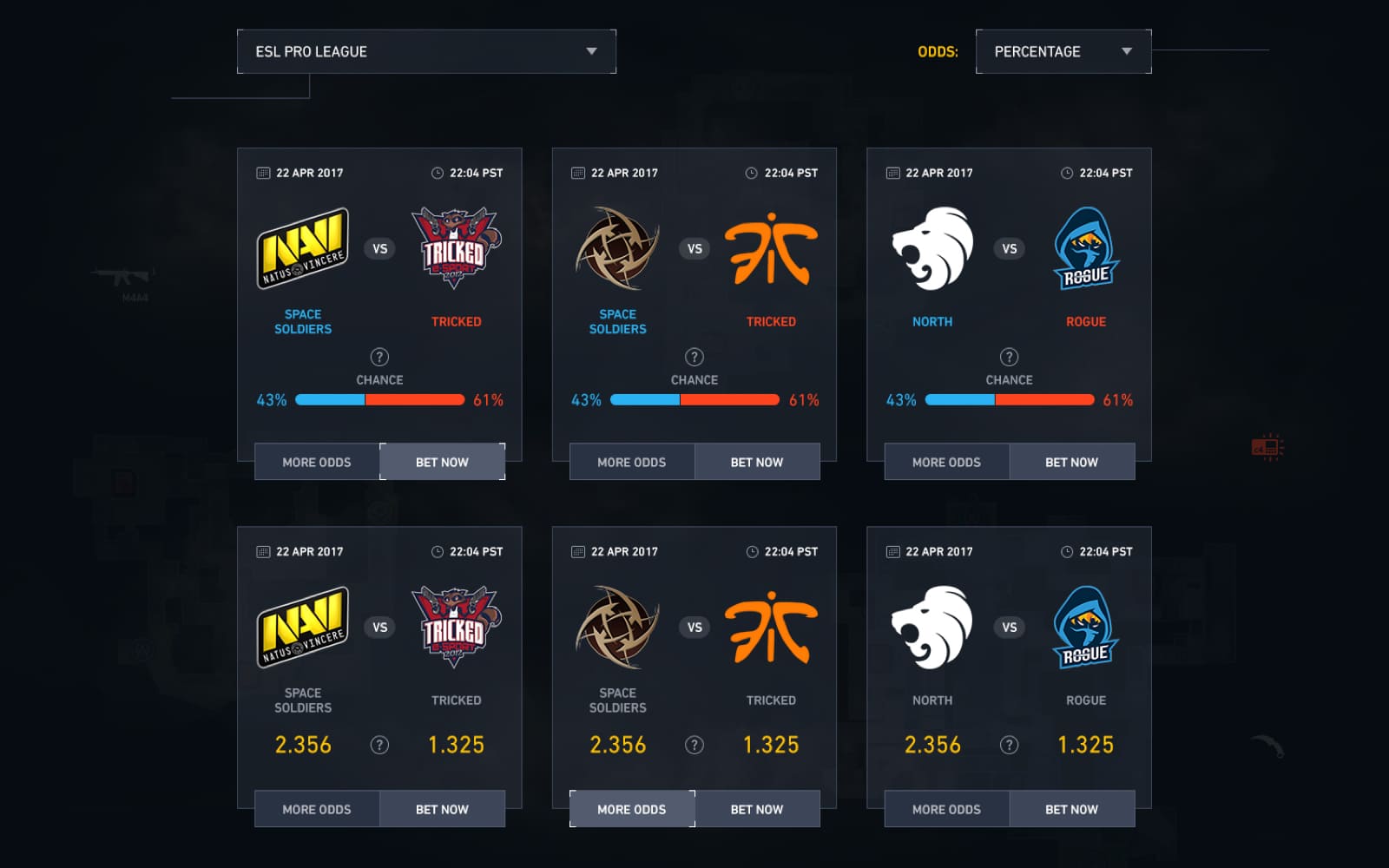The image size is (1389, 868).
Task: Bet Now on North vs Rogue decimal-odds card
Action: (1071, 809)
